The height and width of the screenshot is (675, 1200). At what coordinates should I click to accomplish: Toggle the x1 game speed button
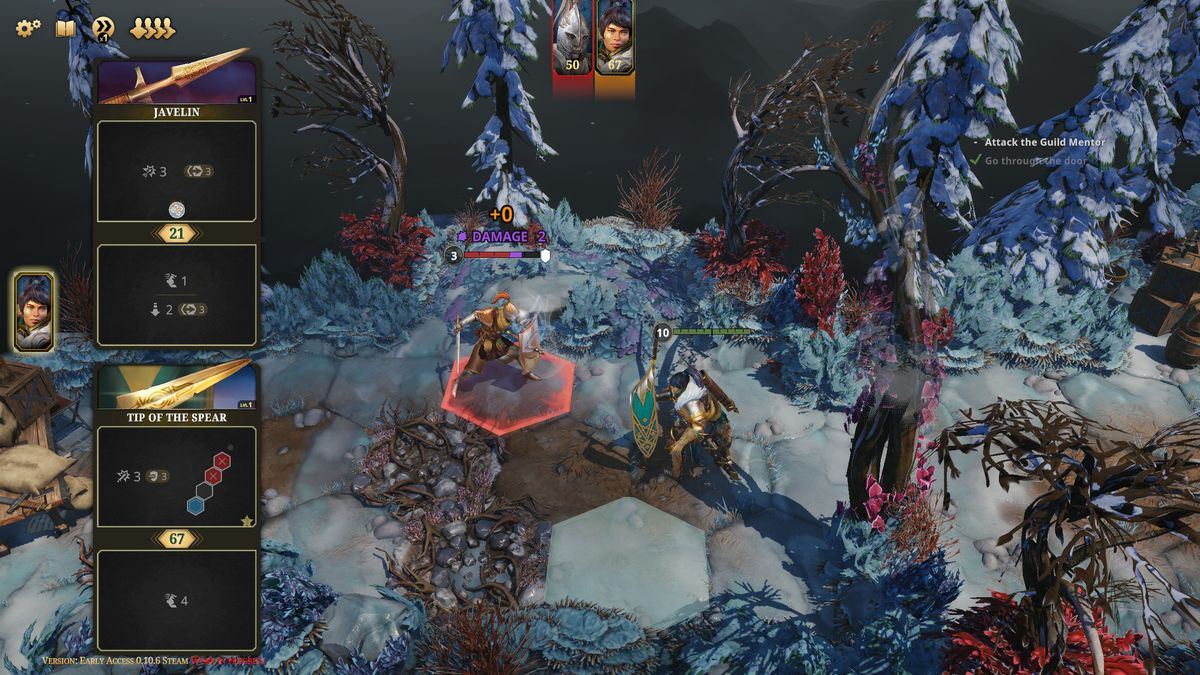(x=103, y=28)
